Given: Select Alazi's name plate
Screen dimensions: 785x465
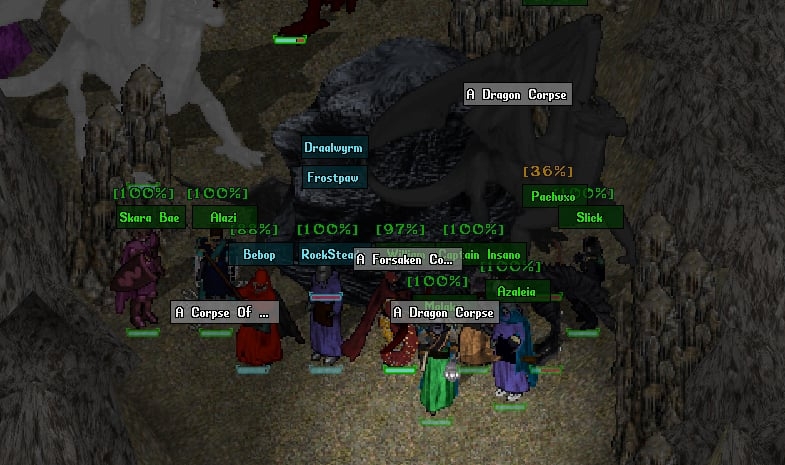Looking at the screenshot, I should pos(220,218).
